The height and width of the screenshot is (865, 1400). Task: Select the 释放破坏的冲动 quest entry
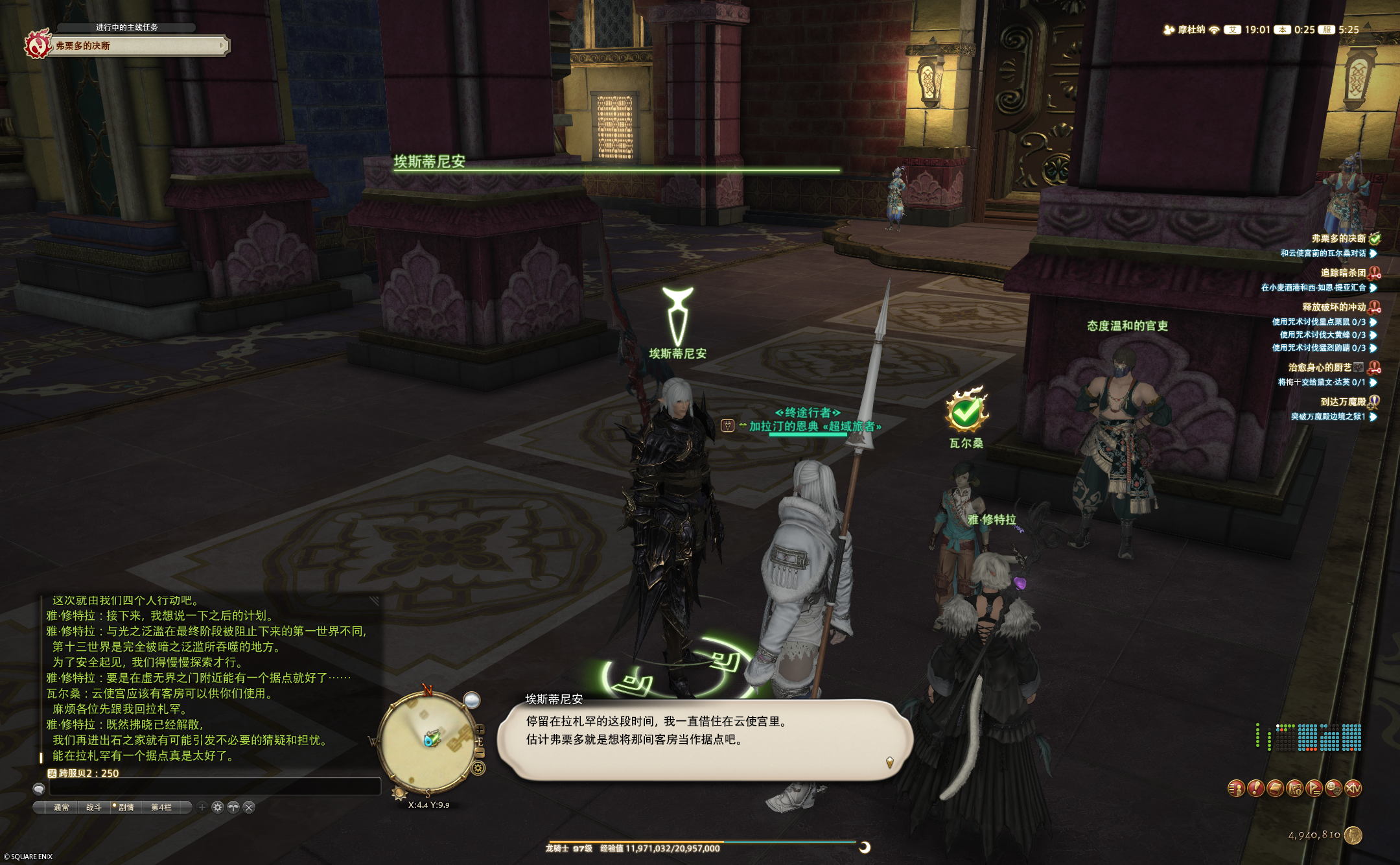click(1334, 307)
